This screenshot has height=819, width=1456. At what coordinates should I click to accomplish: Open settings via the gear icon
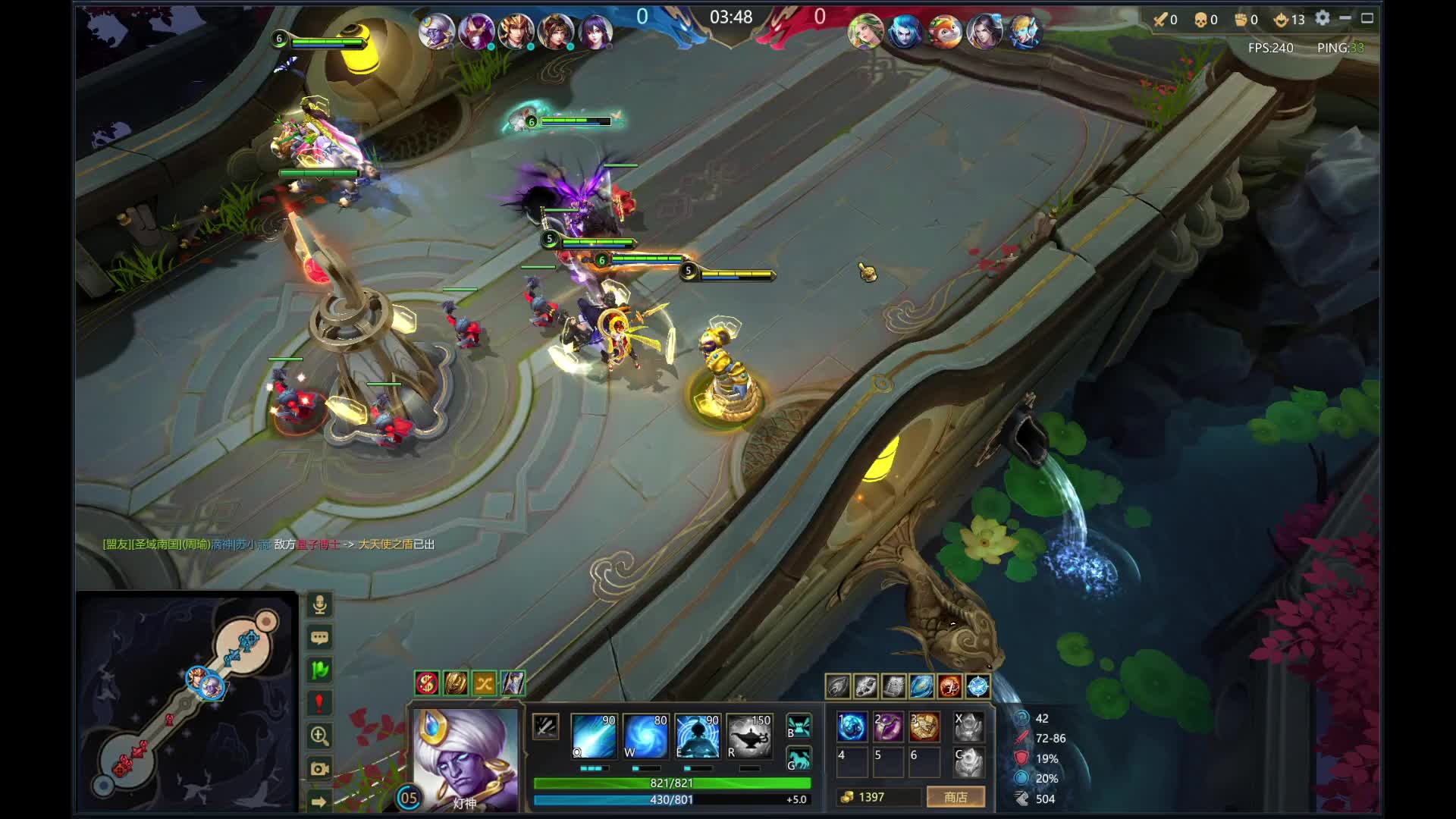point(1323,18)
